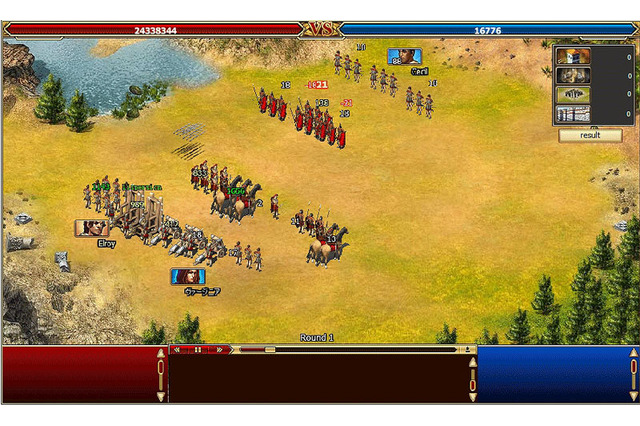Open the battle result button
Image resolution: width=640 pixels, height=426 pixels.
[590, 135]
